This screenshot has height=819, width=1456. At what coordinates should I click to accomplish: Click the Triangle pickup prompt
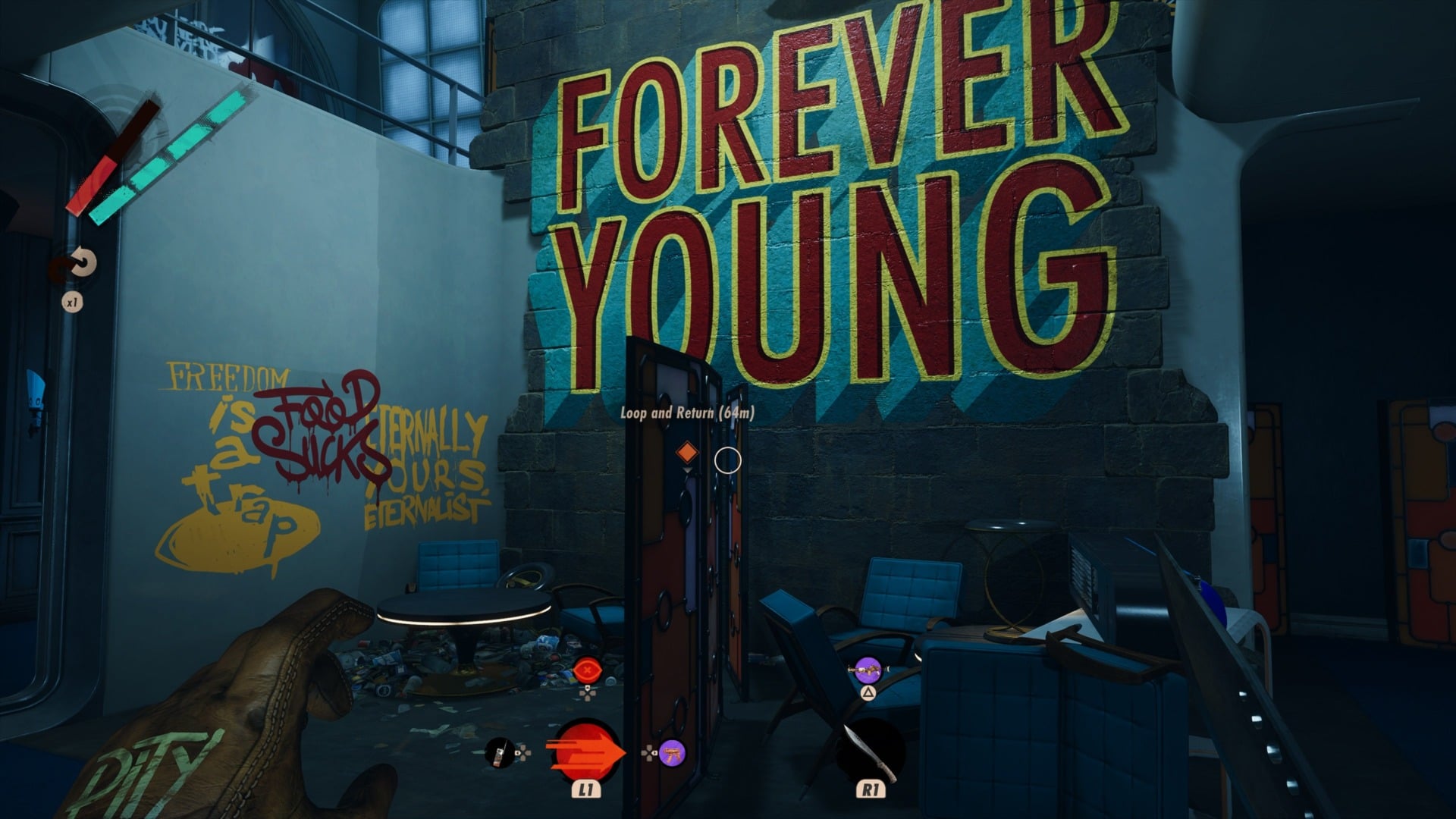tap(870, 694)
